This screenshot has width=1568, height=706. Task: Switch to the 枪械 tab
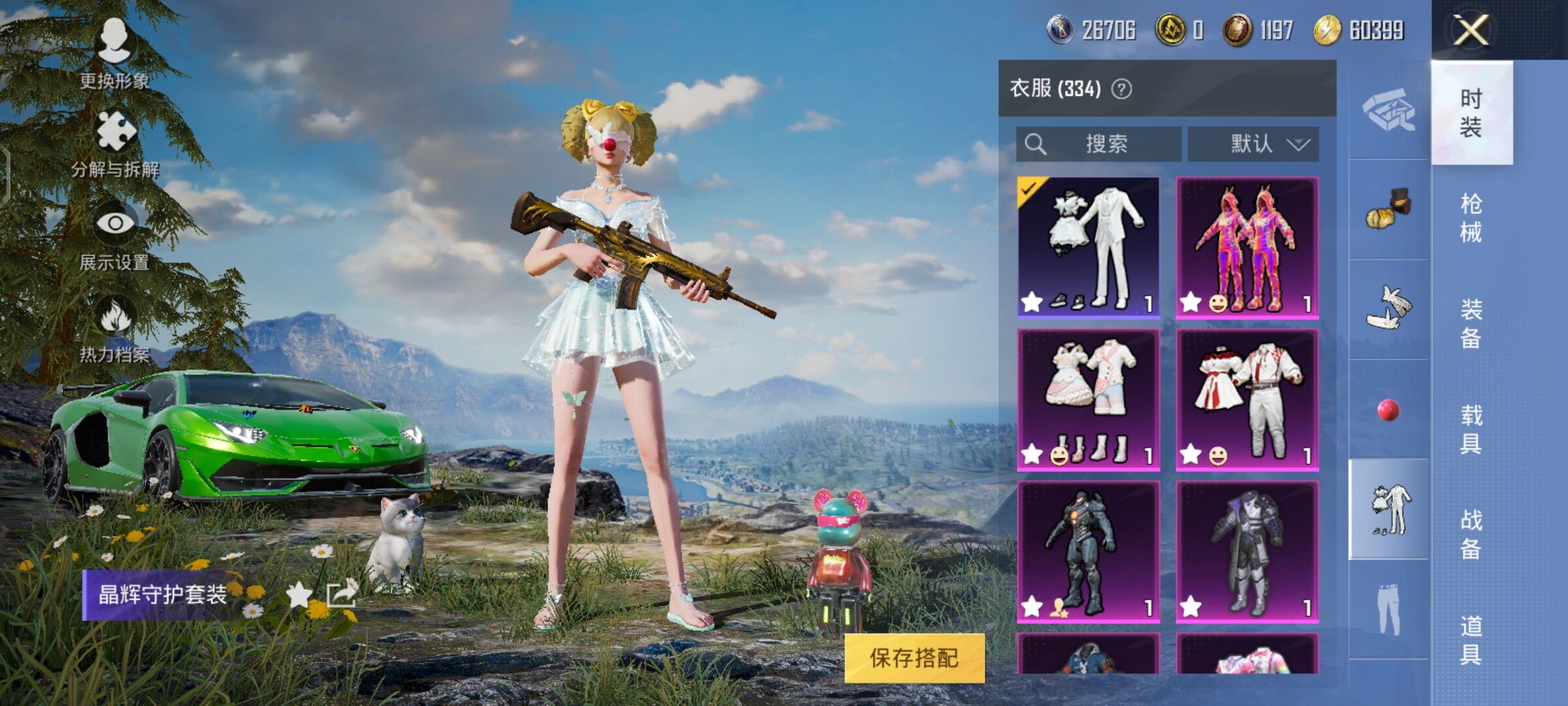1471,218
